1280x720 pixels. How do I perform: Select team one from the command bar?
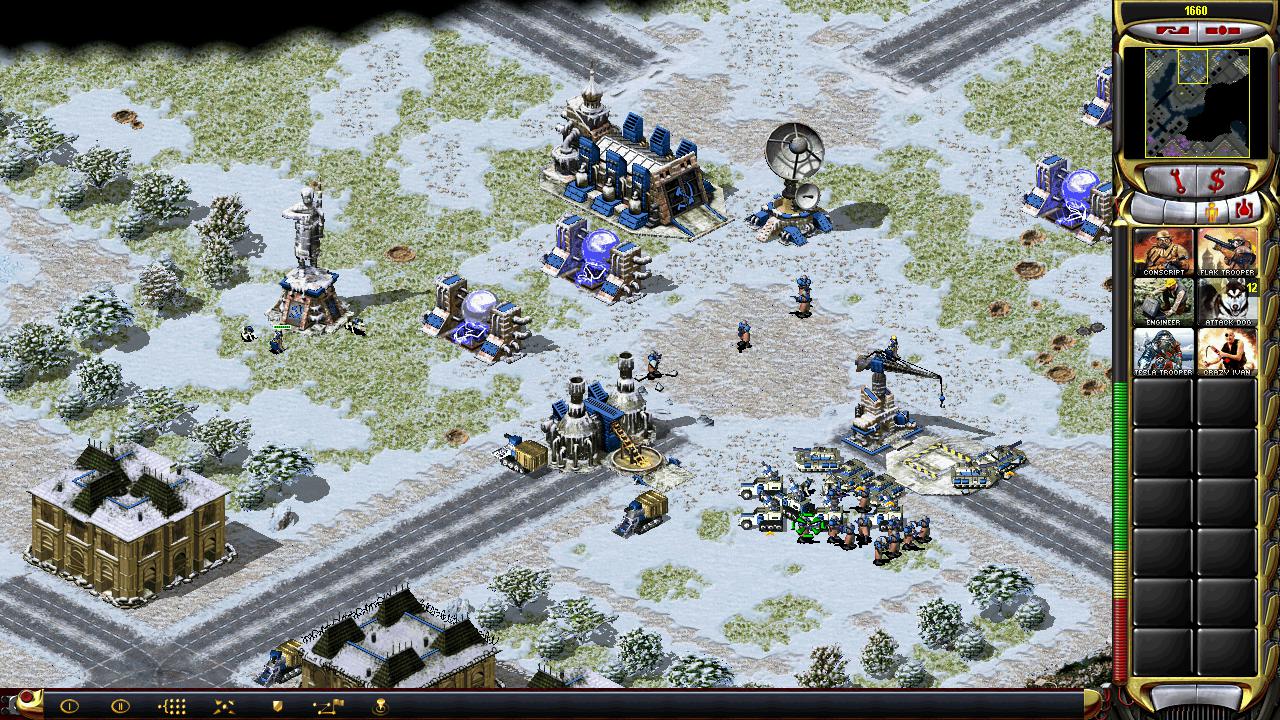tap(69, 706)
